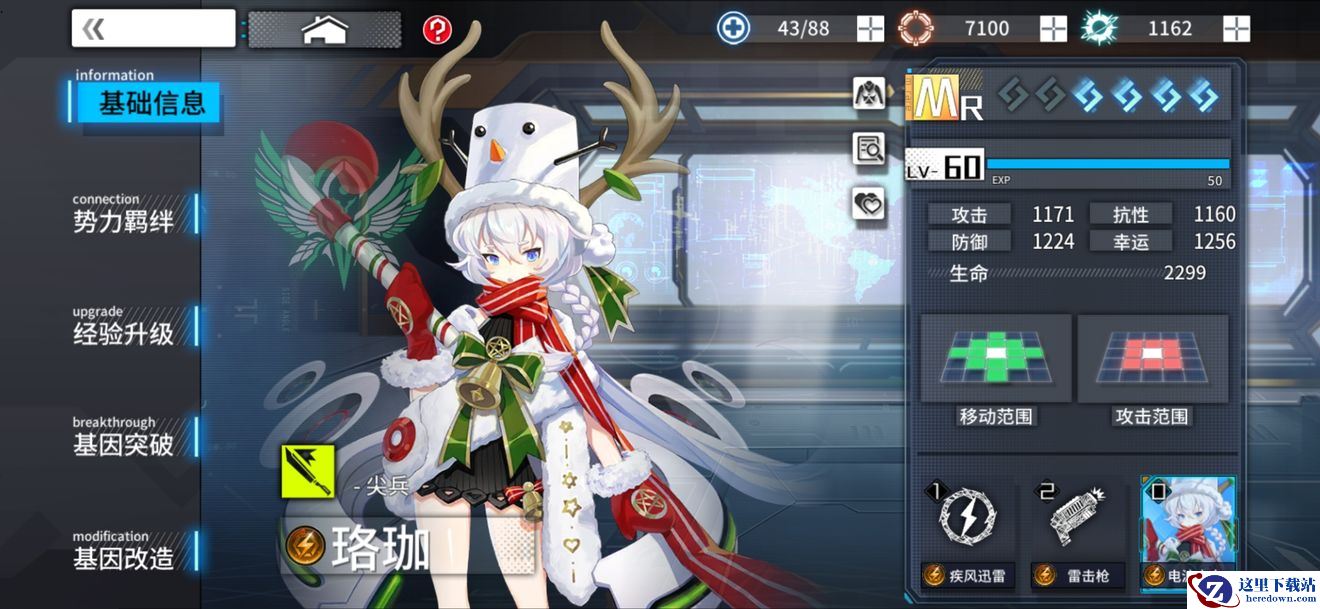Add gems with the plus beside 1162
This screenshot has width=1320, height=609.
[x=1237, y=29]
